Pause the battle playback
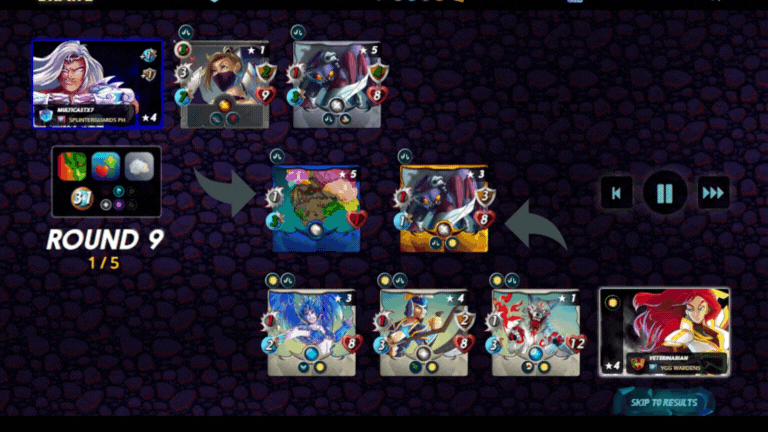 [x=664, y=192]
